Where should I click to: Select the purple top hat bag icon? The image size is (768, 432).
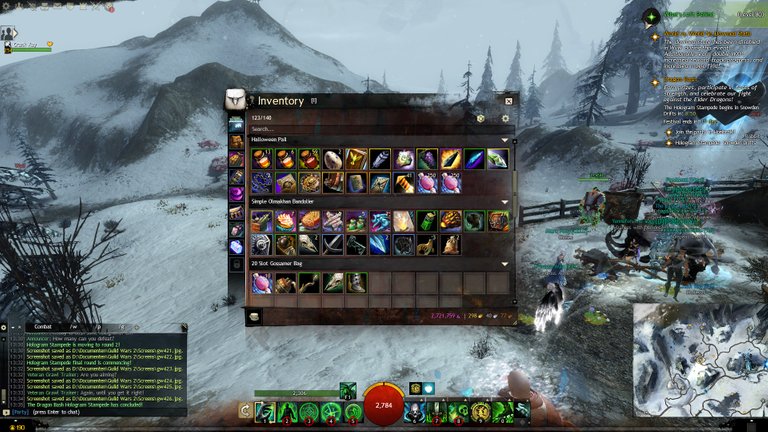click(236, 193)
